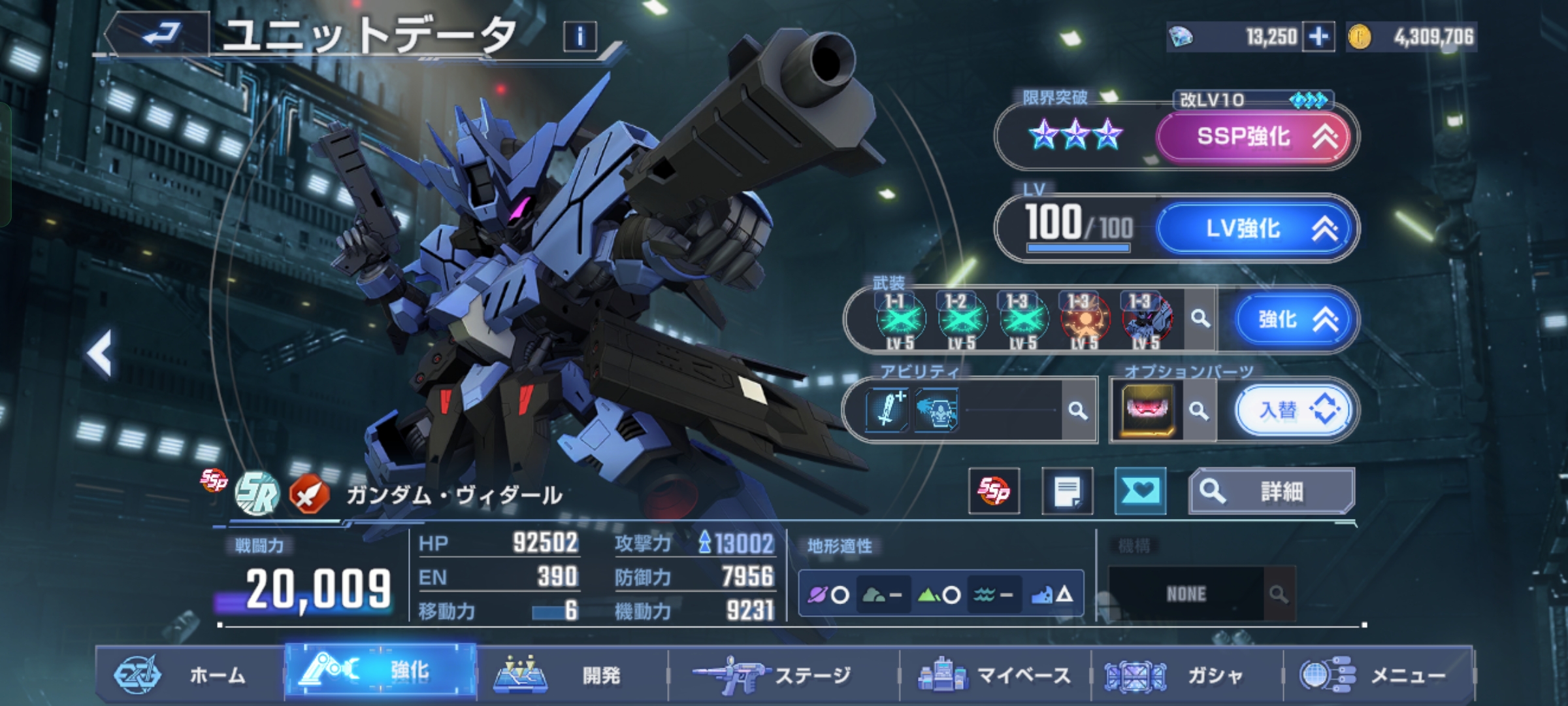Toggle the heart favorite icon
1568x706 pixels.
click(1139, 491)
